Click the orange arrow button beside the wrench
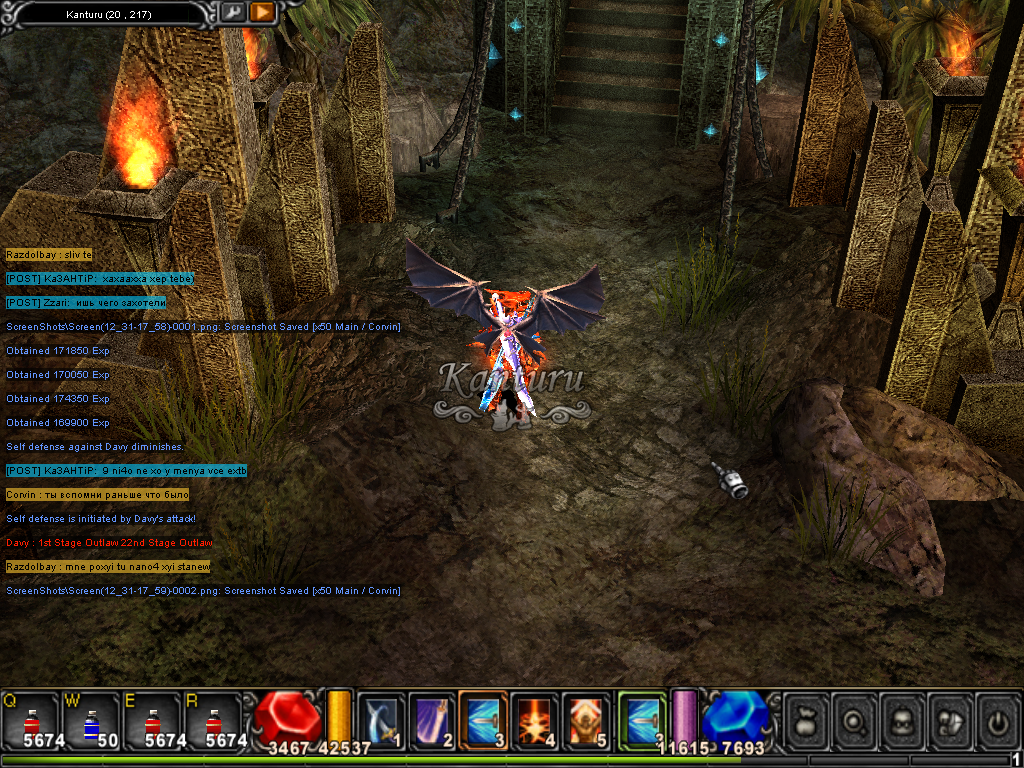Image resolution: width=1024 pixels, height=768 pixels. (x=262, y=12)
